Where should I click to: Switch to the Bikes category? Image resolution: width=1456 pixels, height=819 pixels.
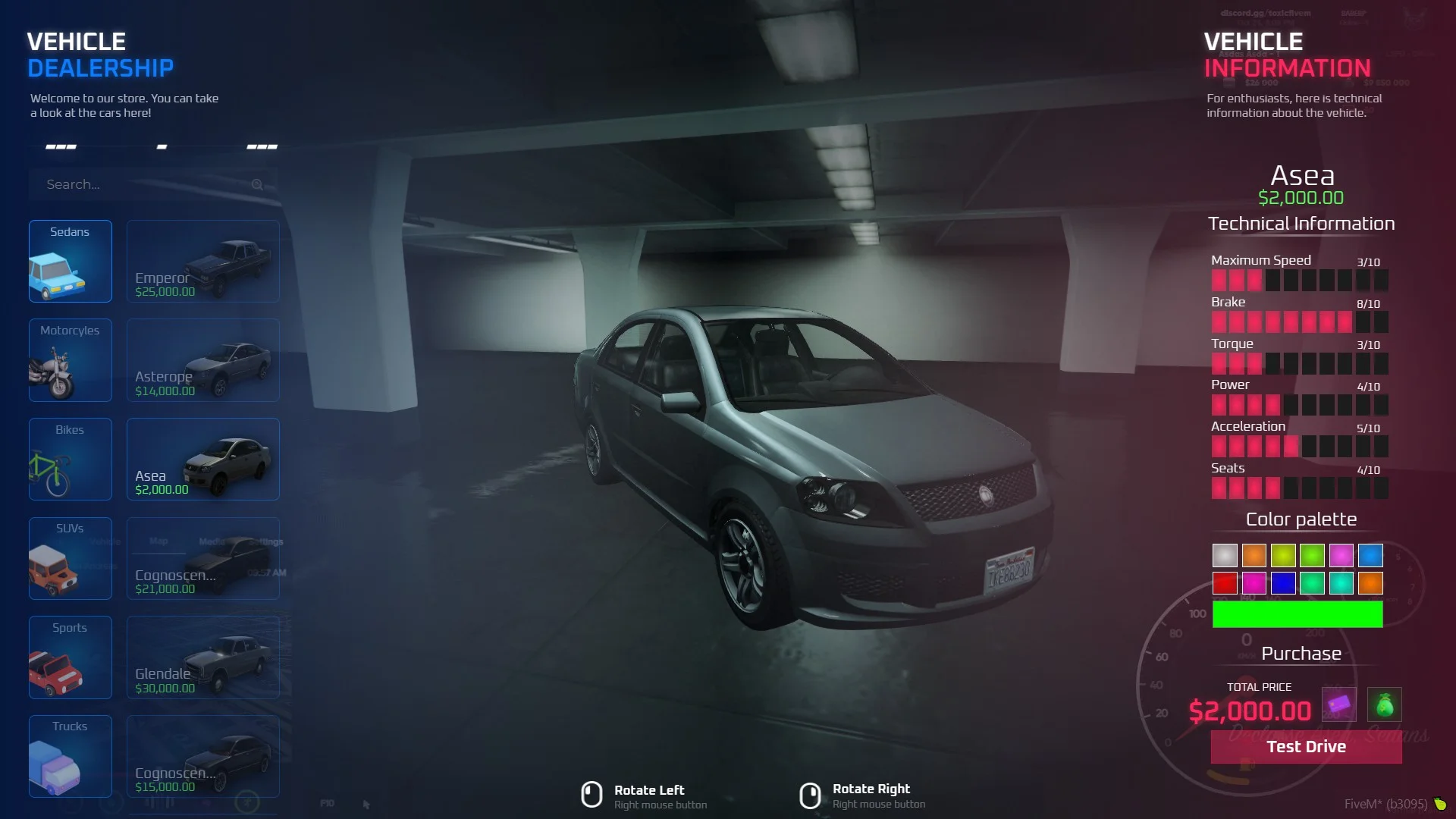click(x=70, y=459)
